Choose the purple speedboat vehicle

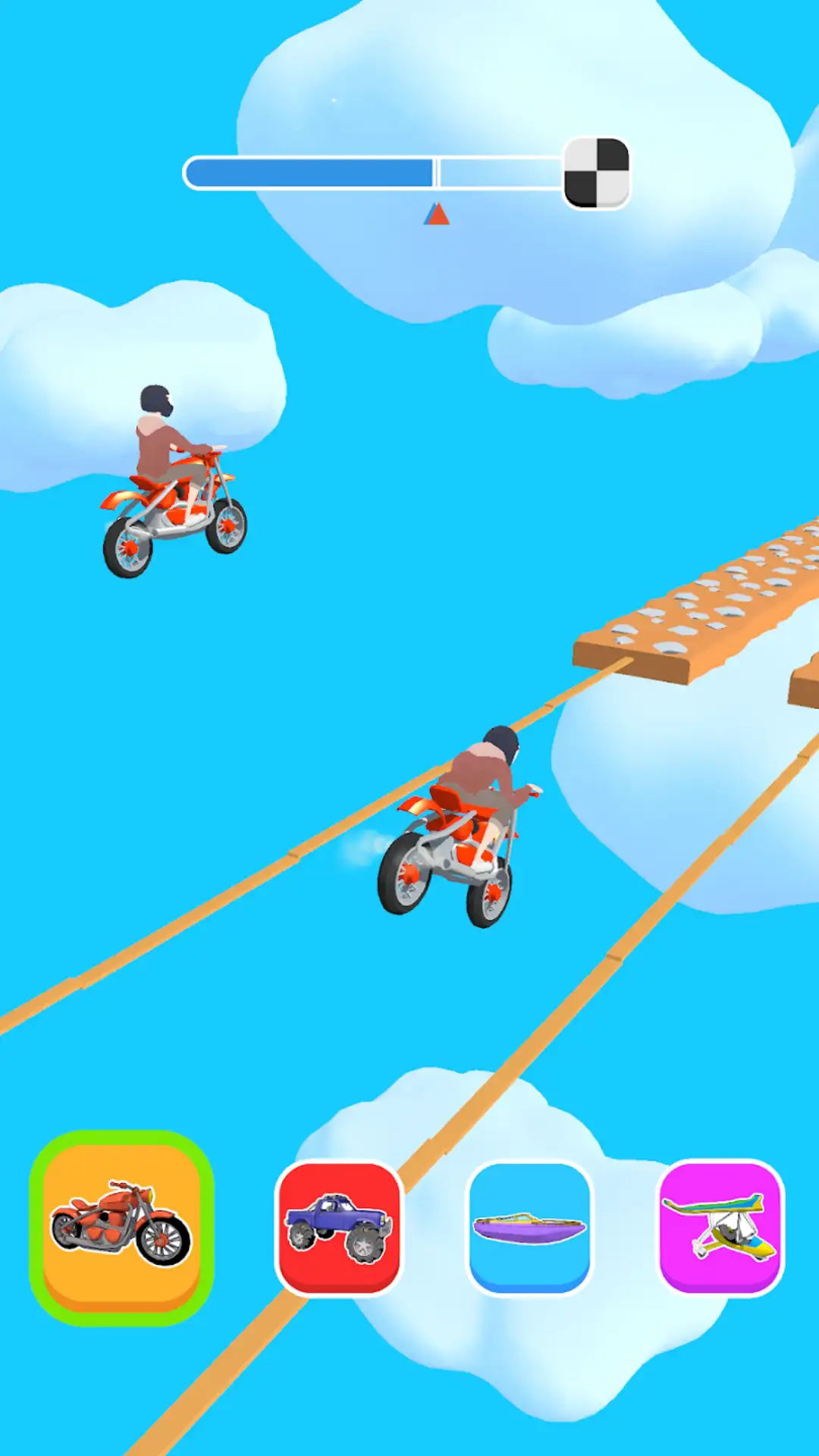coord(529,1227)
